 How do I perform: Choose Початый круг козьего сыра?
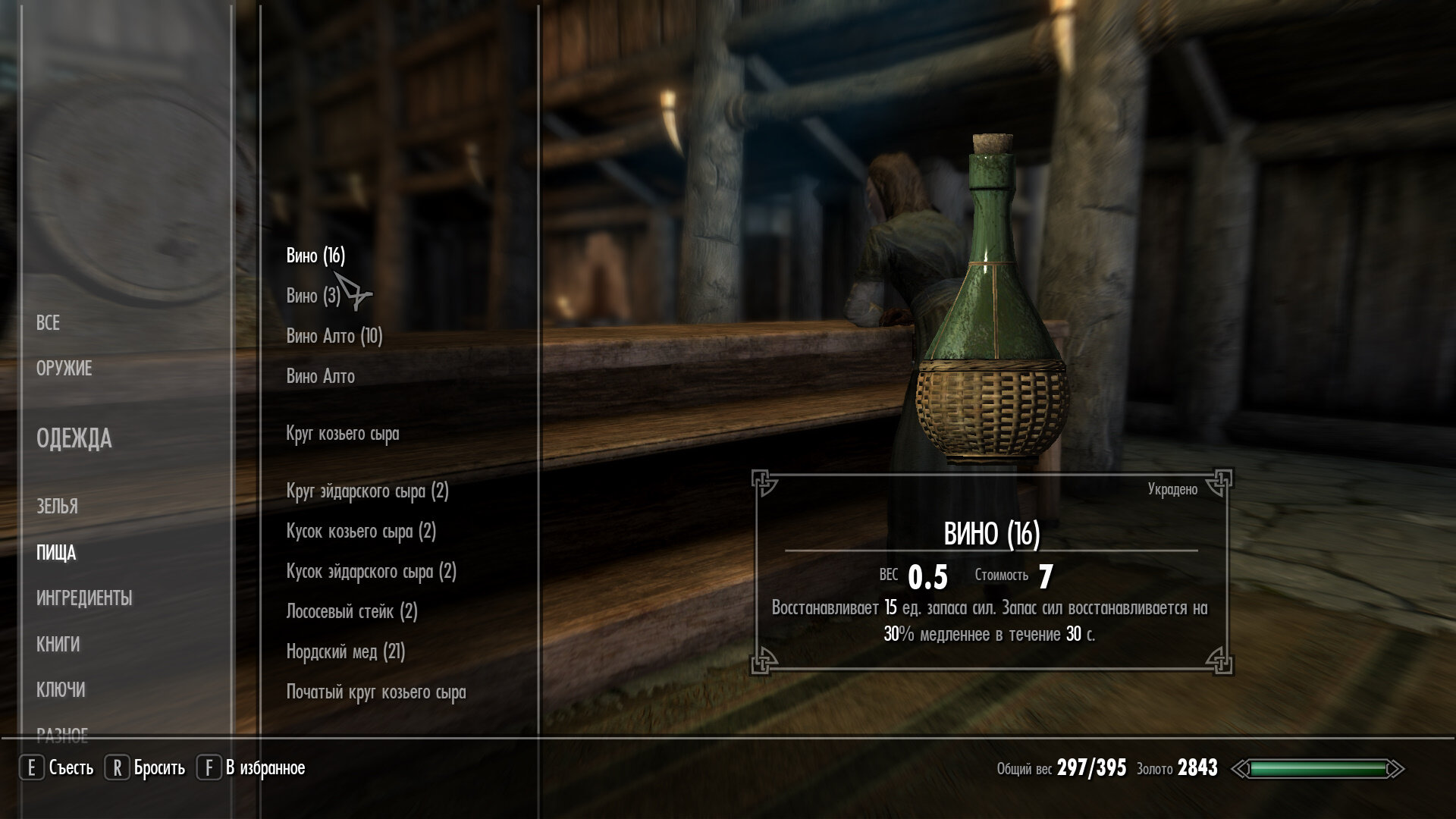point(376,692)
